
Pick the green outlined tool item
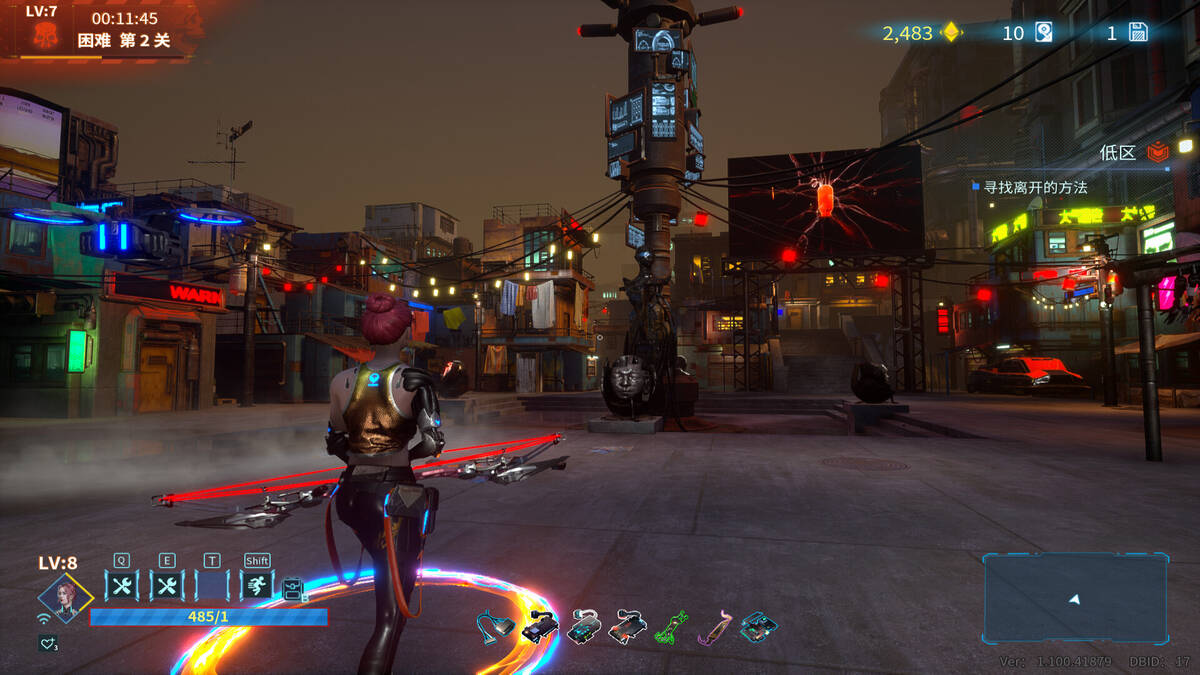pos(671,627)
